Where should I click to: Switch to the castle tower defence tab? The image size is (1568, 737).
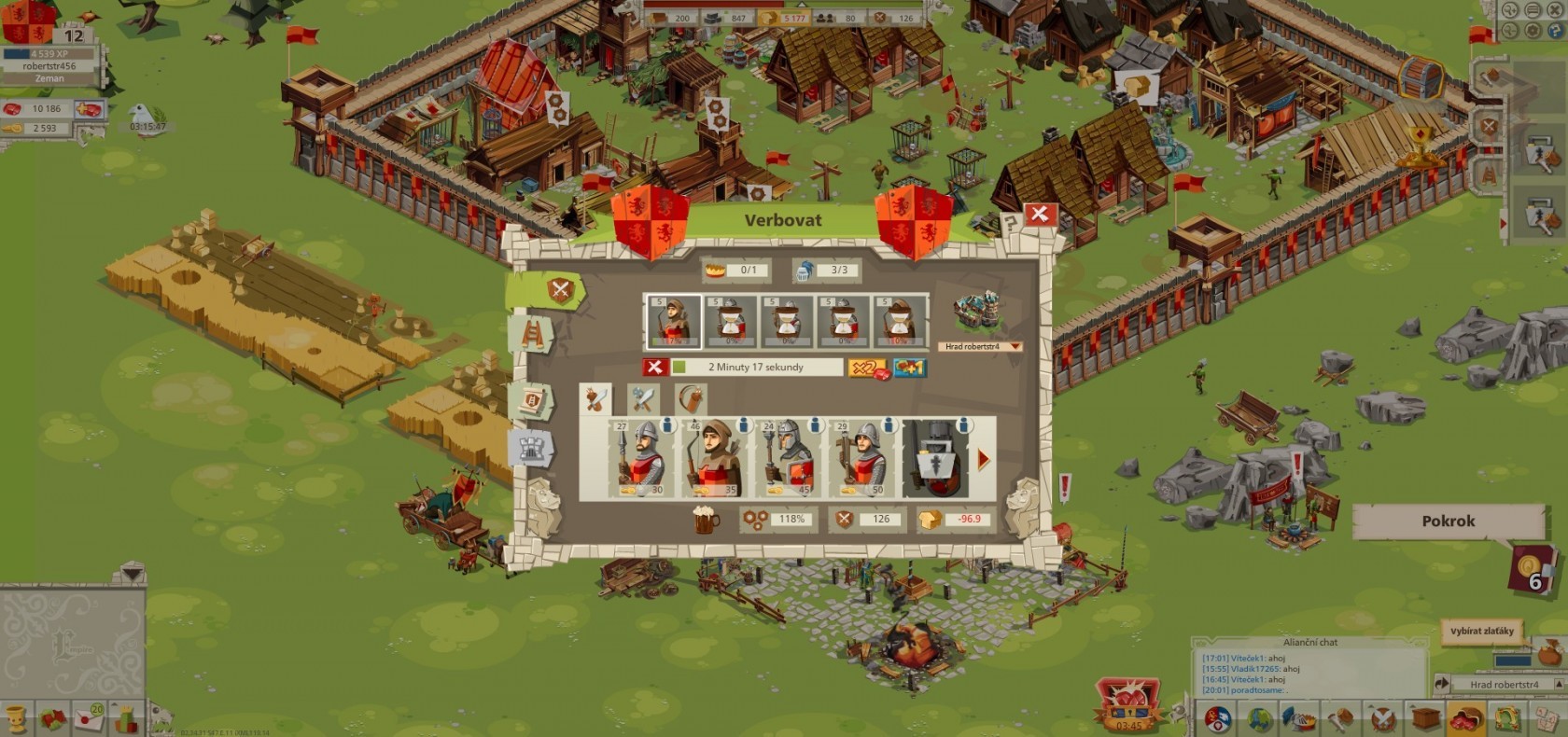[531, 448]
